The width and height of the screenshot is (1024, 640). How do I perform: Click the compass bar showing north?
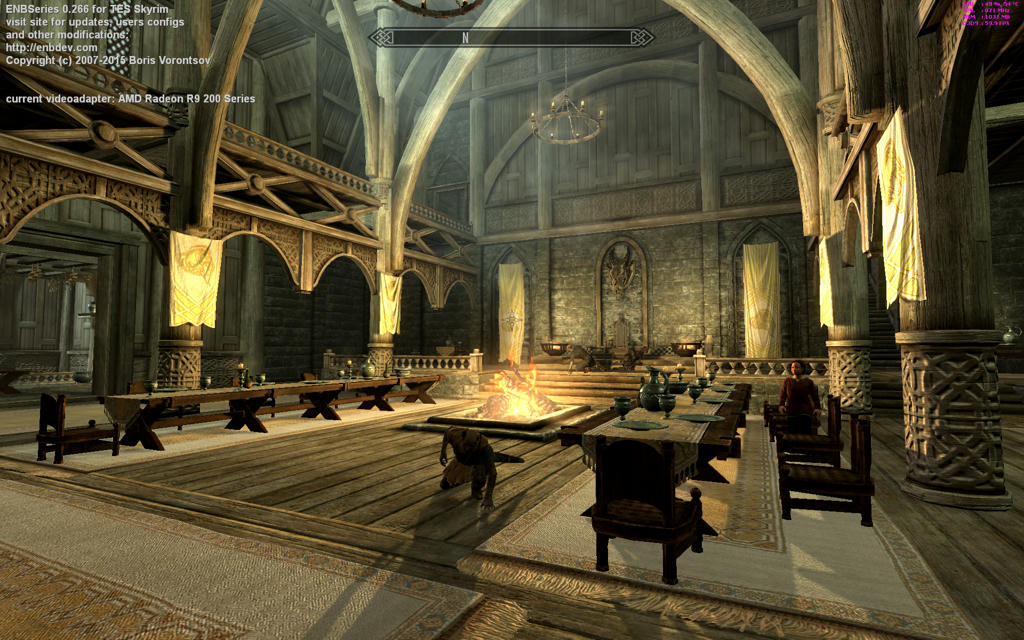[511, 38]
